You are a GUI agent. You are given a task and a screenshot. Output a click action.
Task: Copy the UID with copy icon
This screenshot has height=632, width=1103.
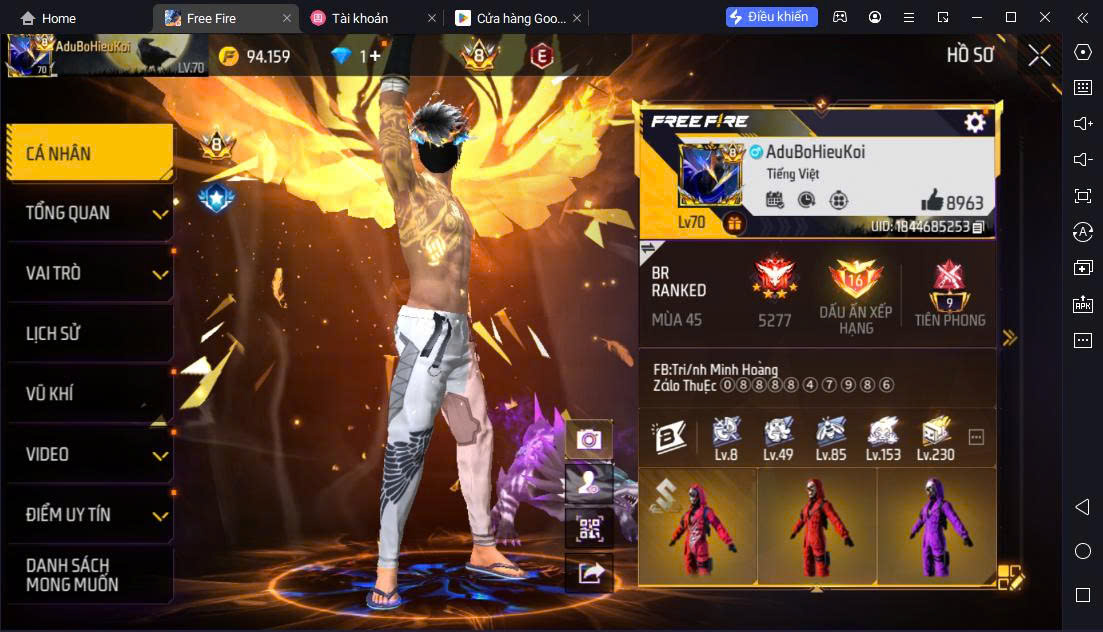point(978,227)
